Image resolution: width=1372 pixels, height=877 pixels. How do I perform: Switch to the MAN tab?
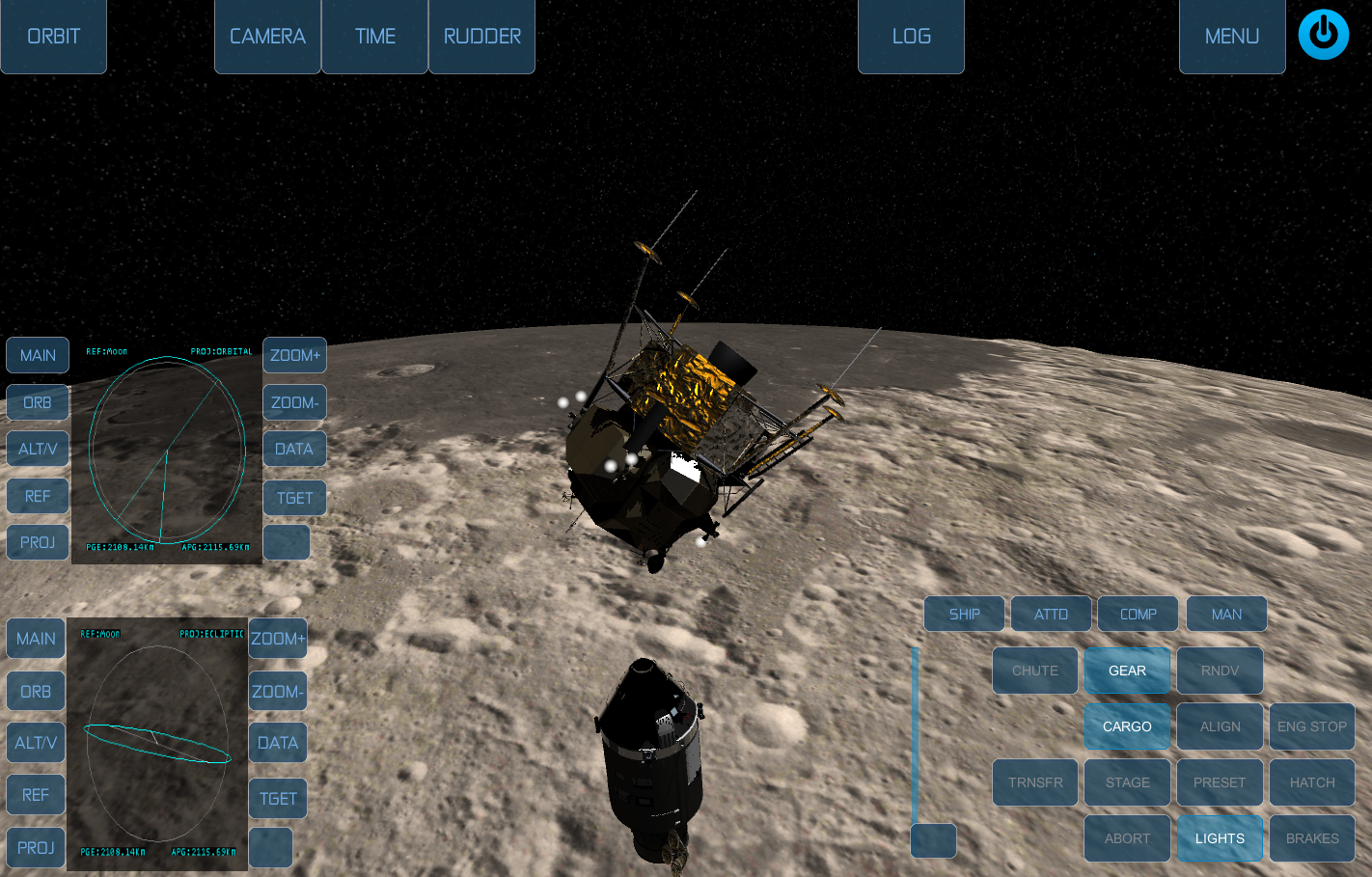(1226, 613)
